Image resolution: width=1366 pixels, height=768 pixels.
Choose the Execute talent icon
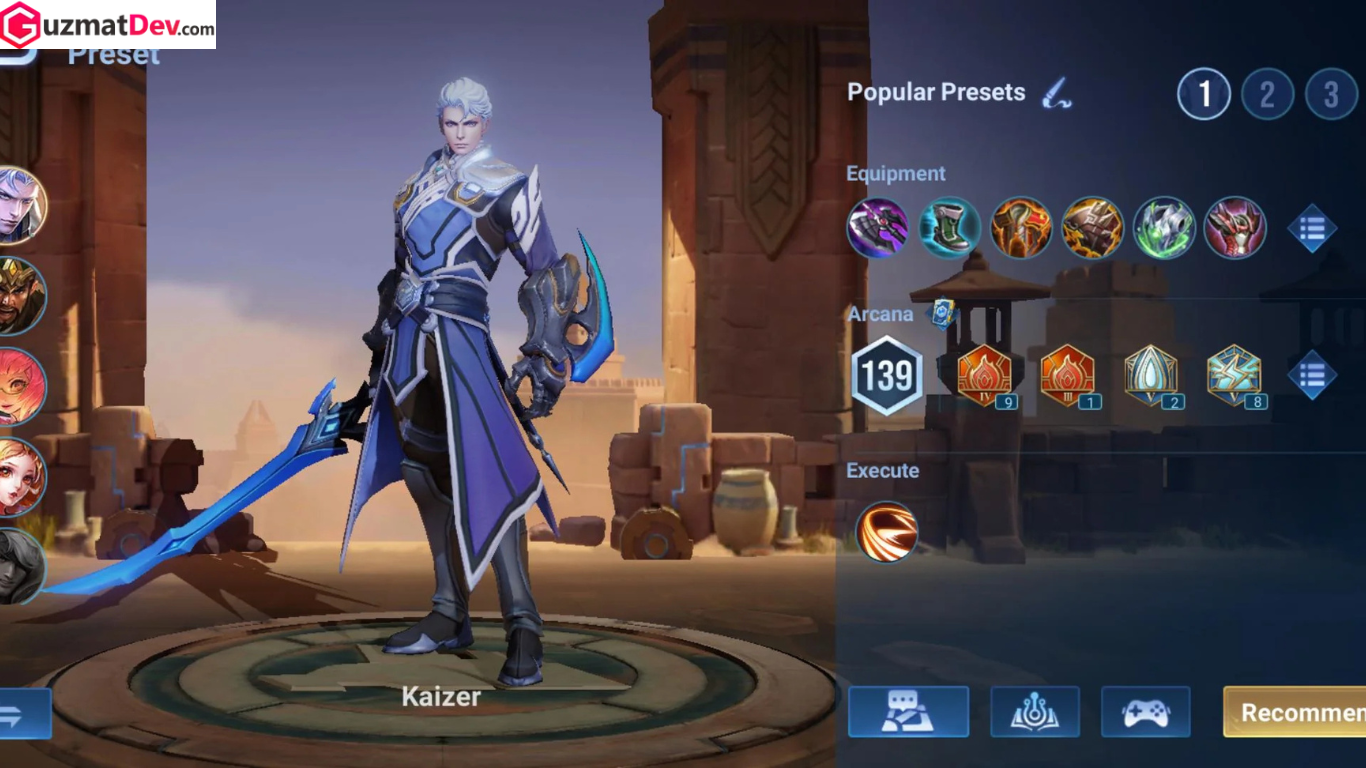(x=887, y=531)
